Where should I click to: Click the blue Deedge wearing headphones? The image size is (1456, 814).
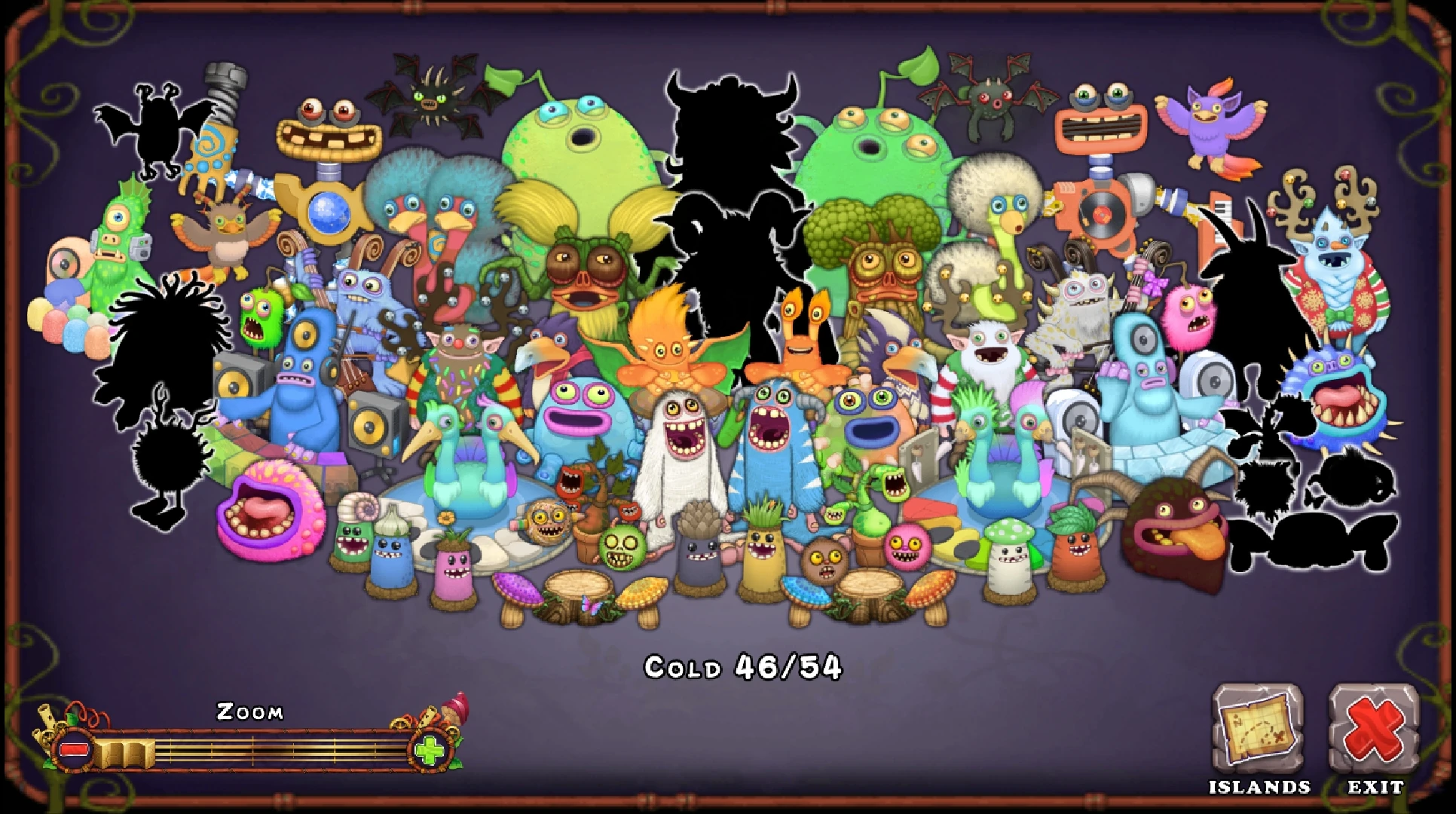tap(305, 377)
